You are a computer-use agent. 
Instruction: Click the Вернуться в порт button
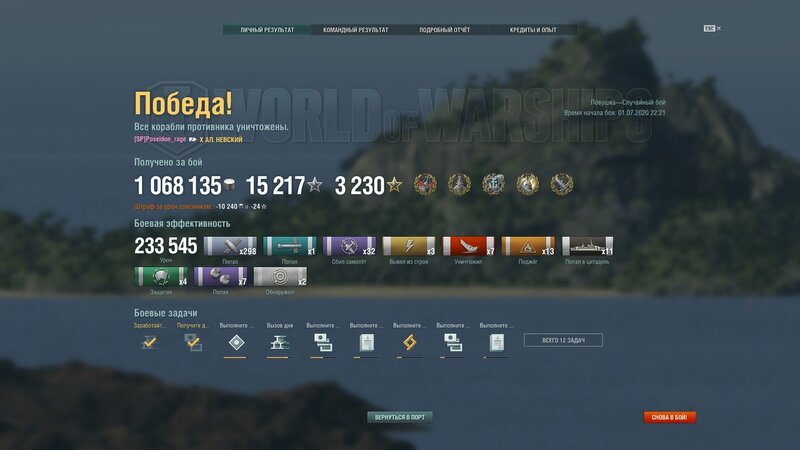(400, 416)
